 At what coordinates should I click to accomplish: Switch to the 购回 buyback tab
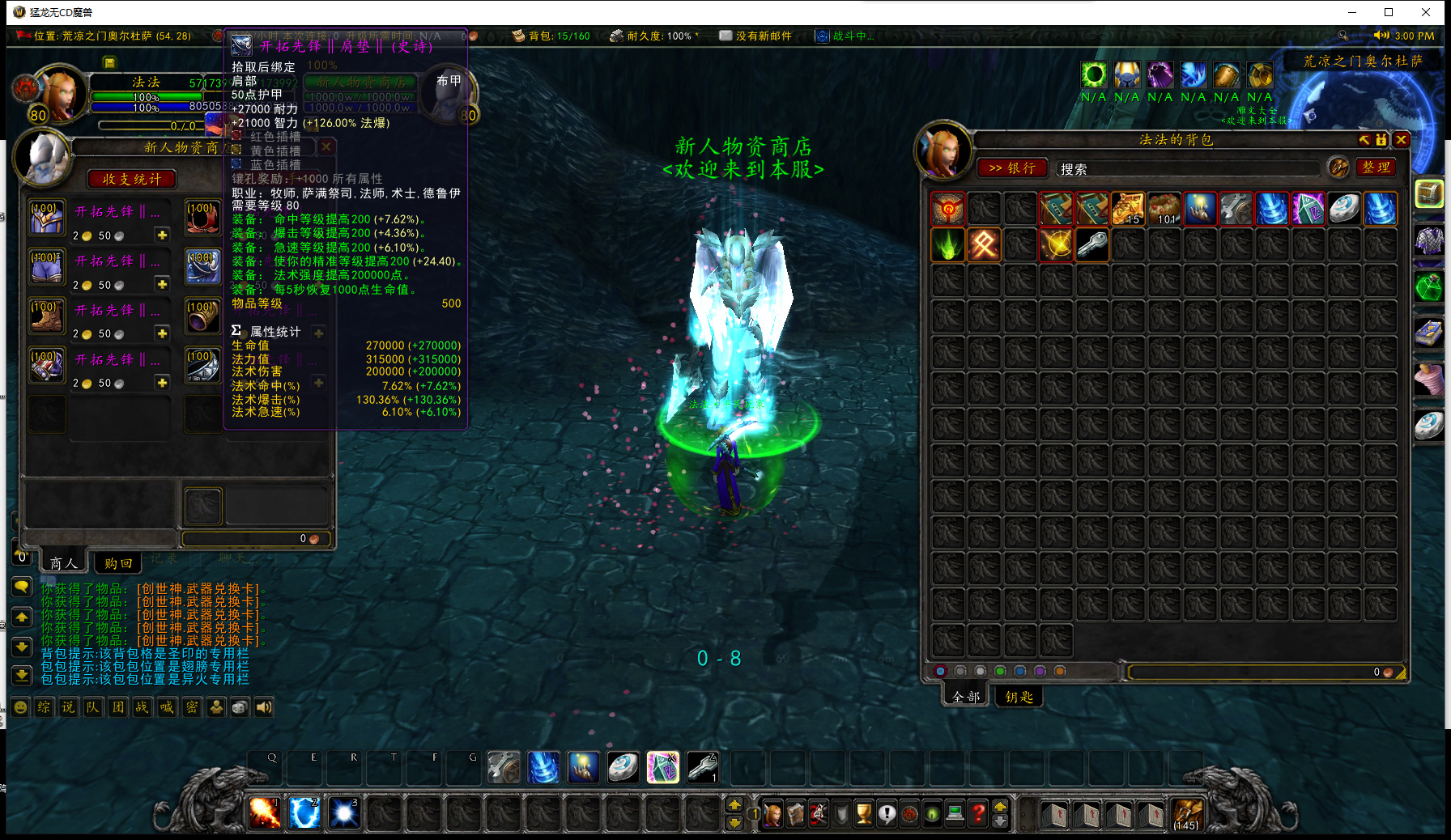click(118, 562)
